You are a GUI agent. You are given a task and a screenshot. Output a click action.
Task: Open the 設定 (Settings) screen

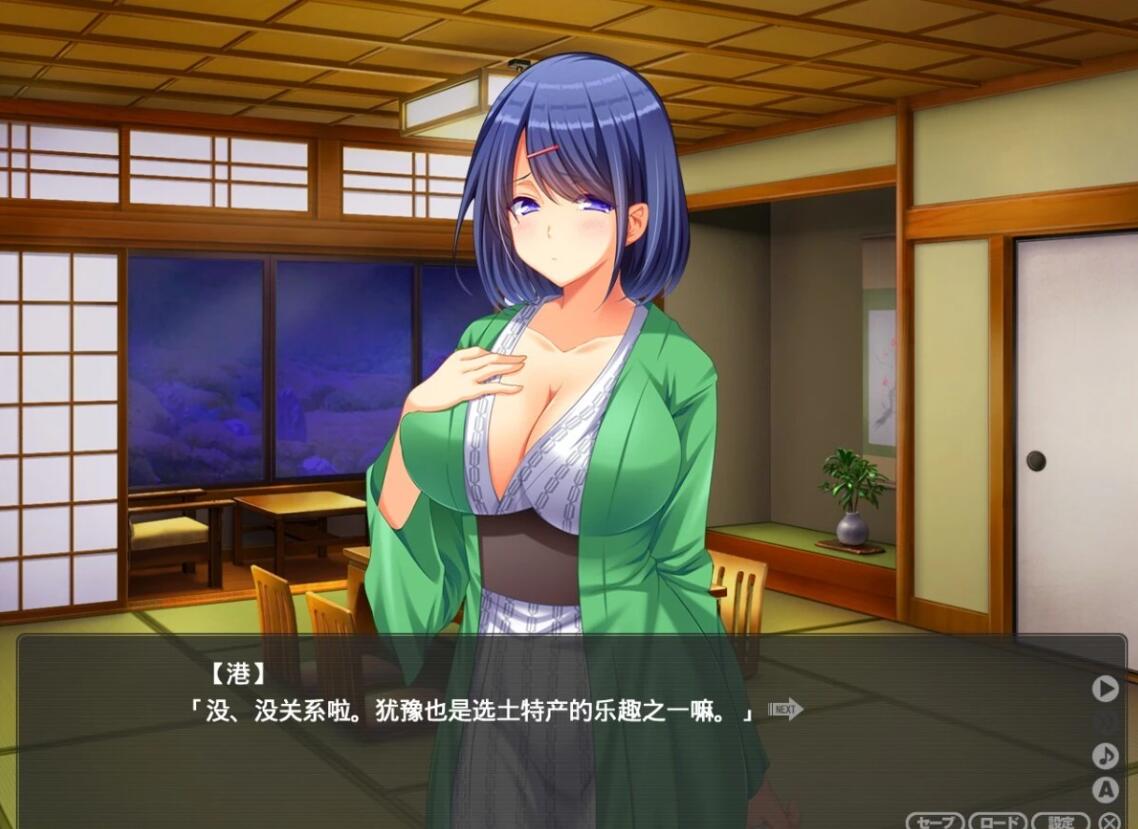(x=1061, y=822)
